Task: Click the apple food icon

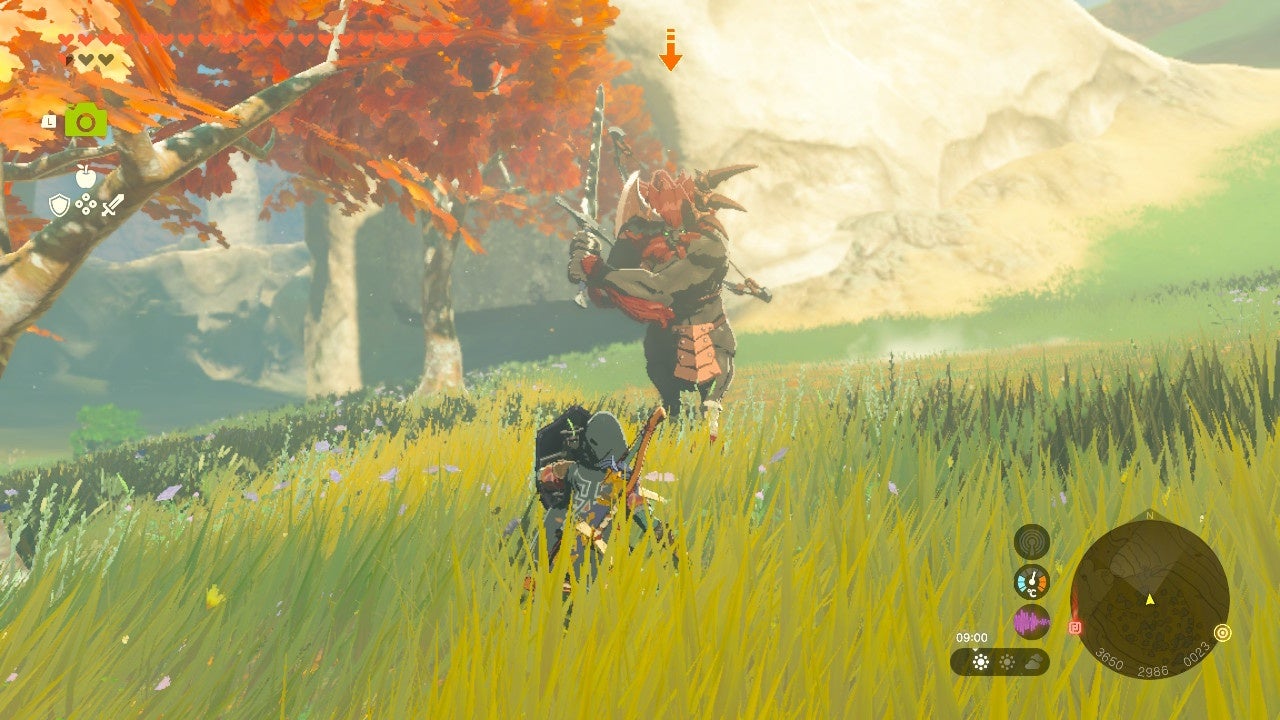Action: tap(86, 176)
